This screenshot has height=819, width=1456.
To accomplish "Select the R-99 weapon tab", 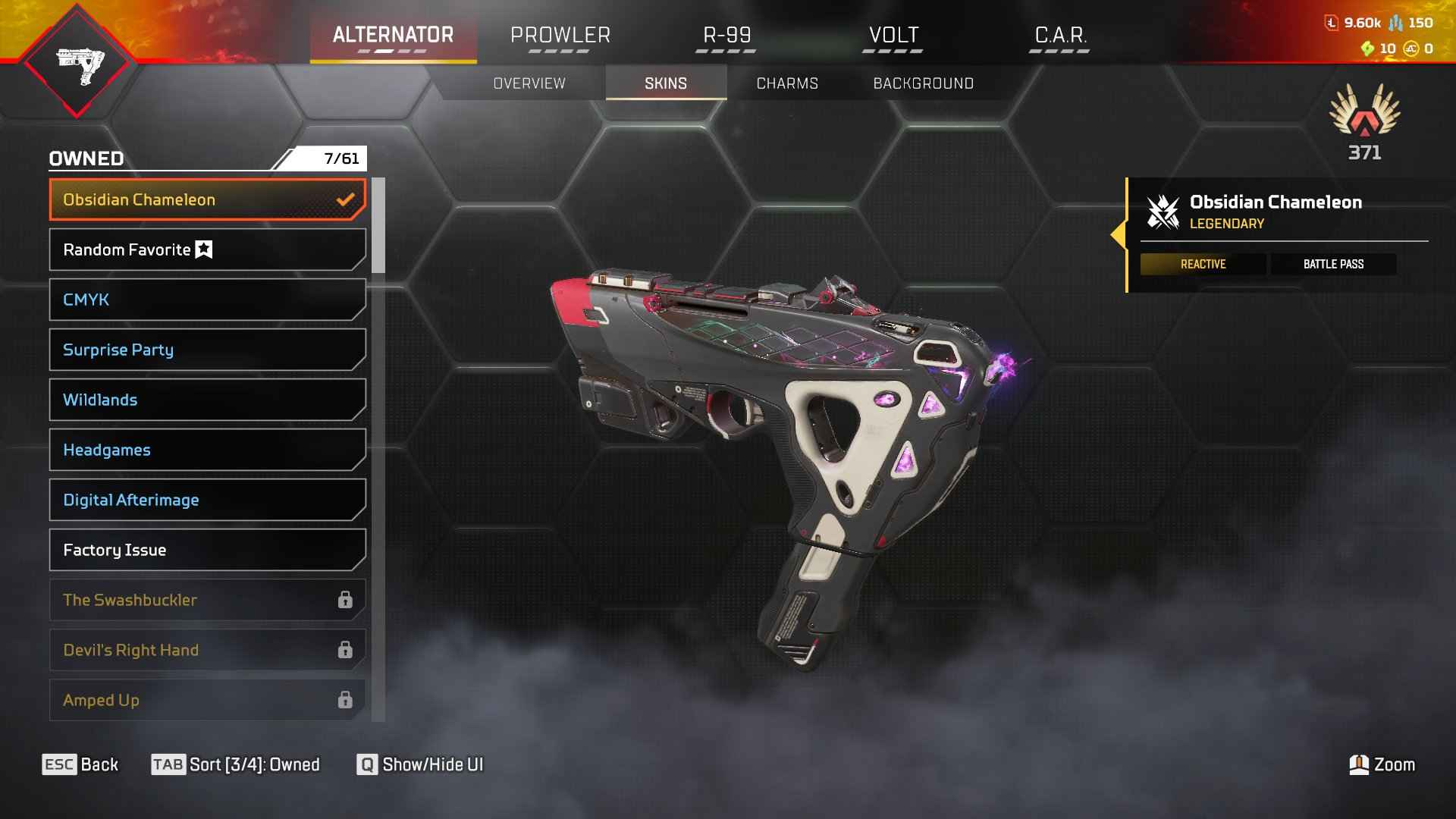I will (726, 36).
